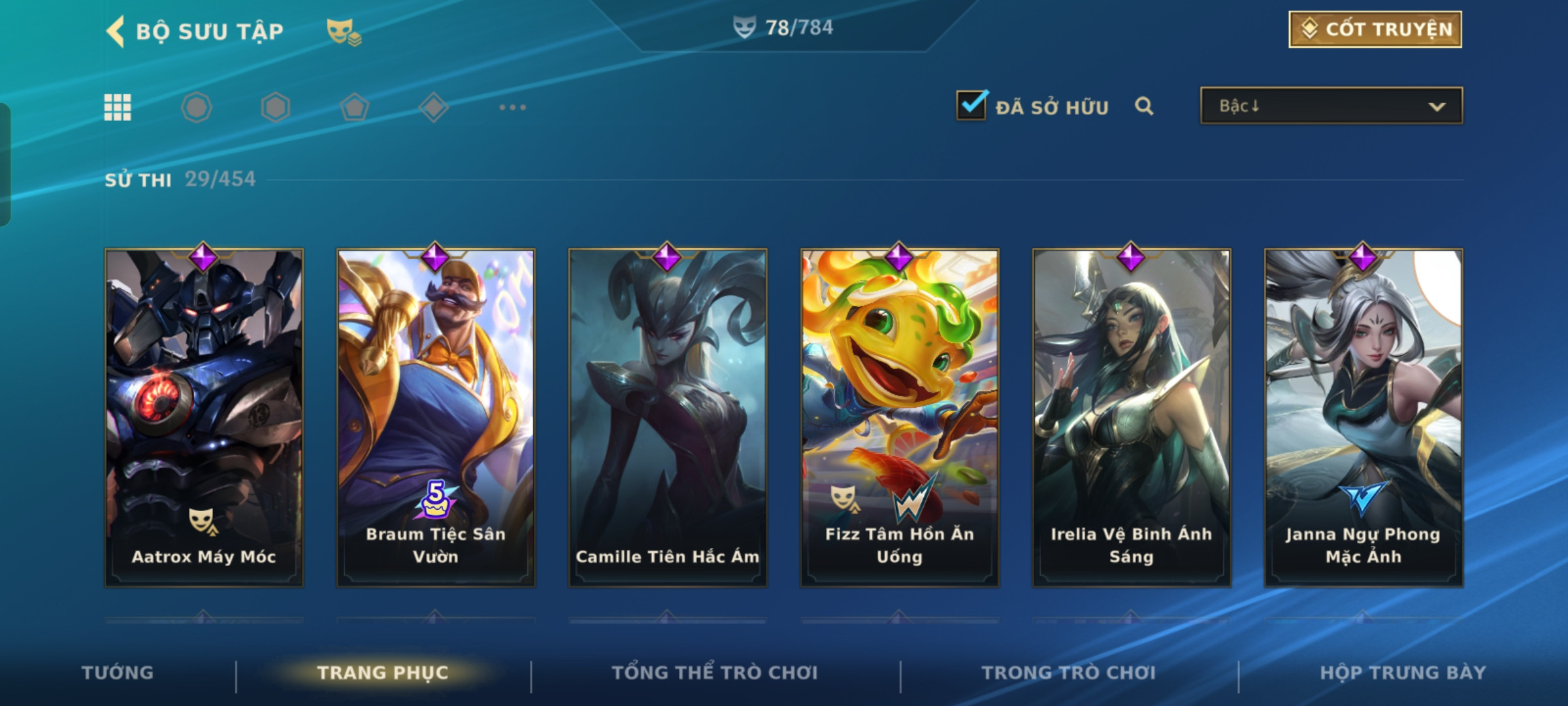1568x706 pixels.
Task: Select the Aatrox Máy Móc skin card
Action: [204, 417]
